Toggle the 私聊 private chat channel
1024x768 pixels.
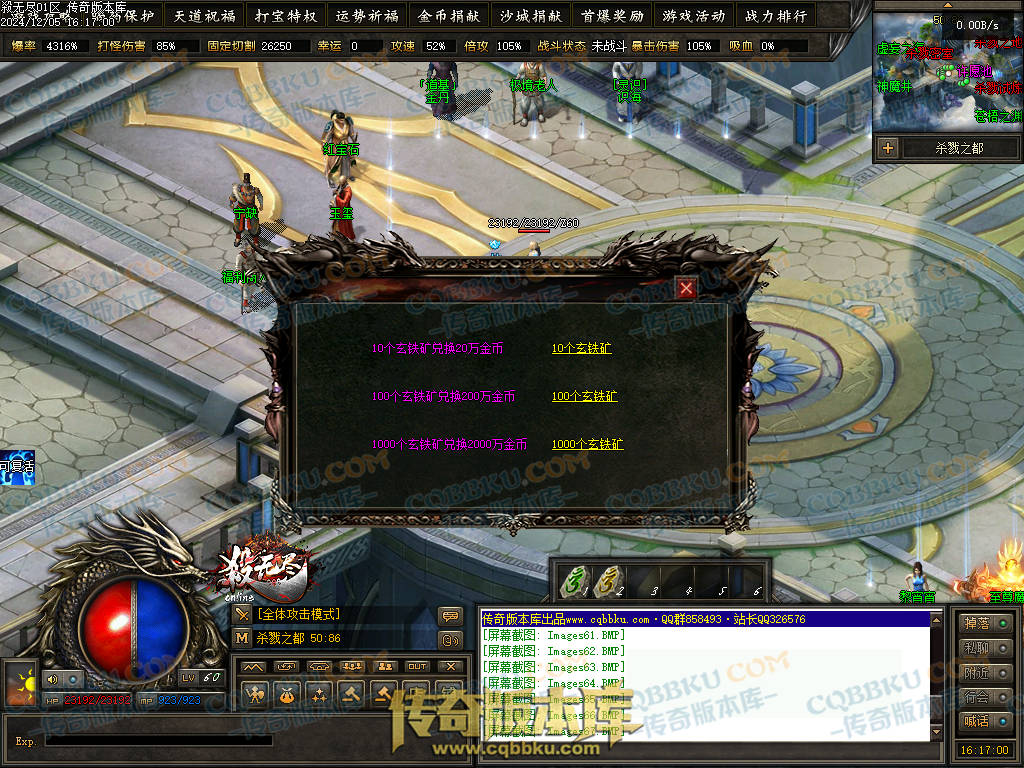[x=983, y=647]
